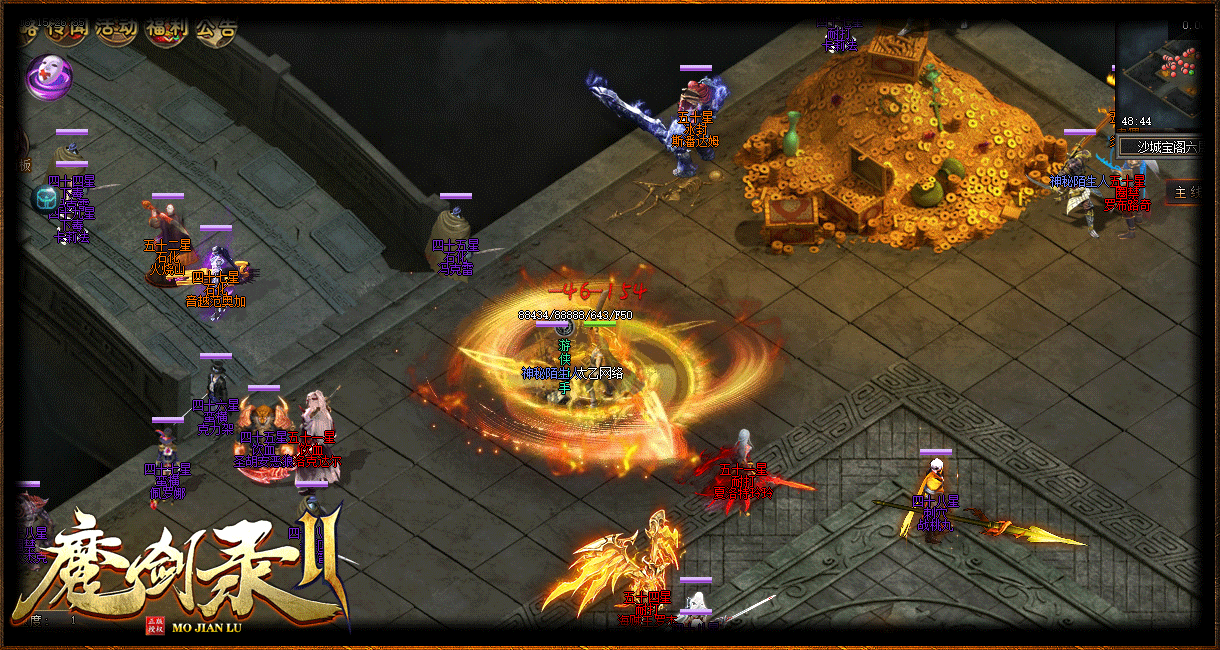Click the white mask purple orb icon

47,76
